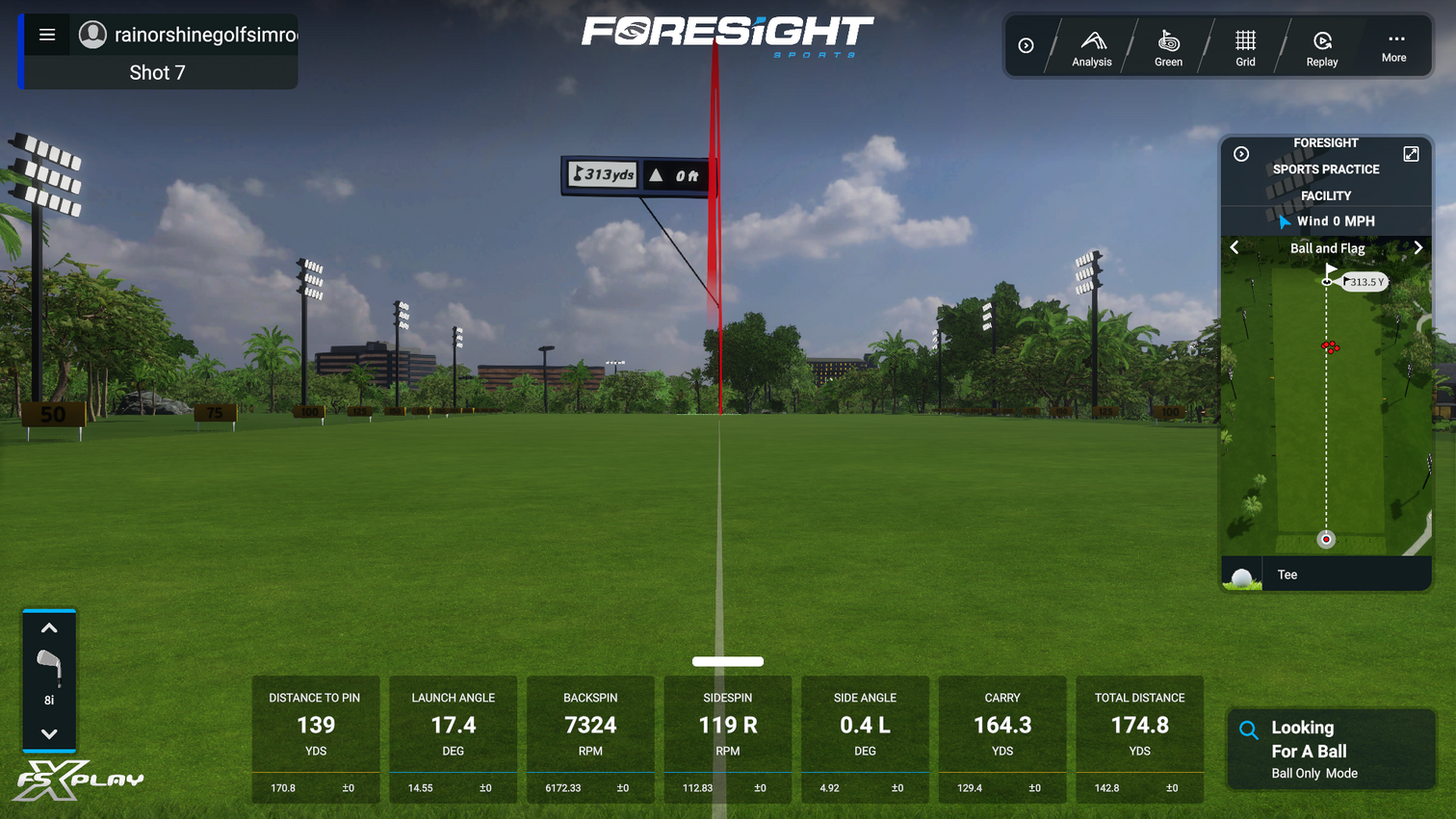Viewport: 1456px width, 819px height.
Task: Open the hamburger menu
Action: (47, 35)
